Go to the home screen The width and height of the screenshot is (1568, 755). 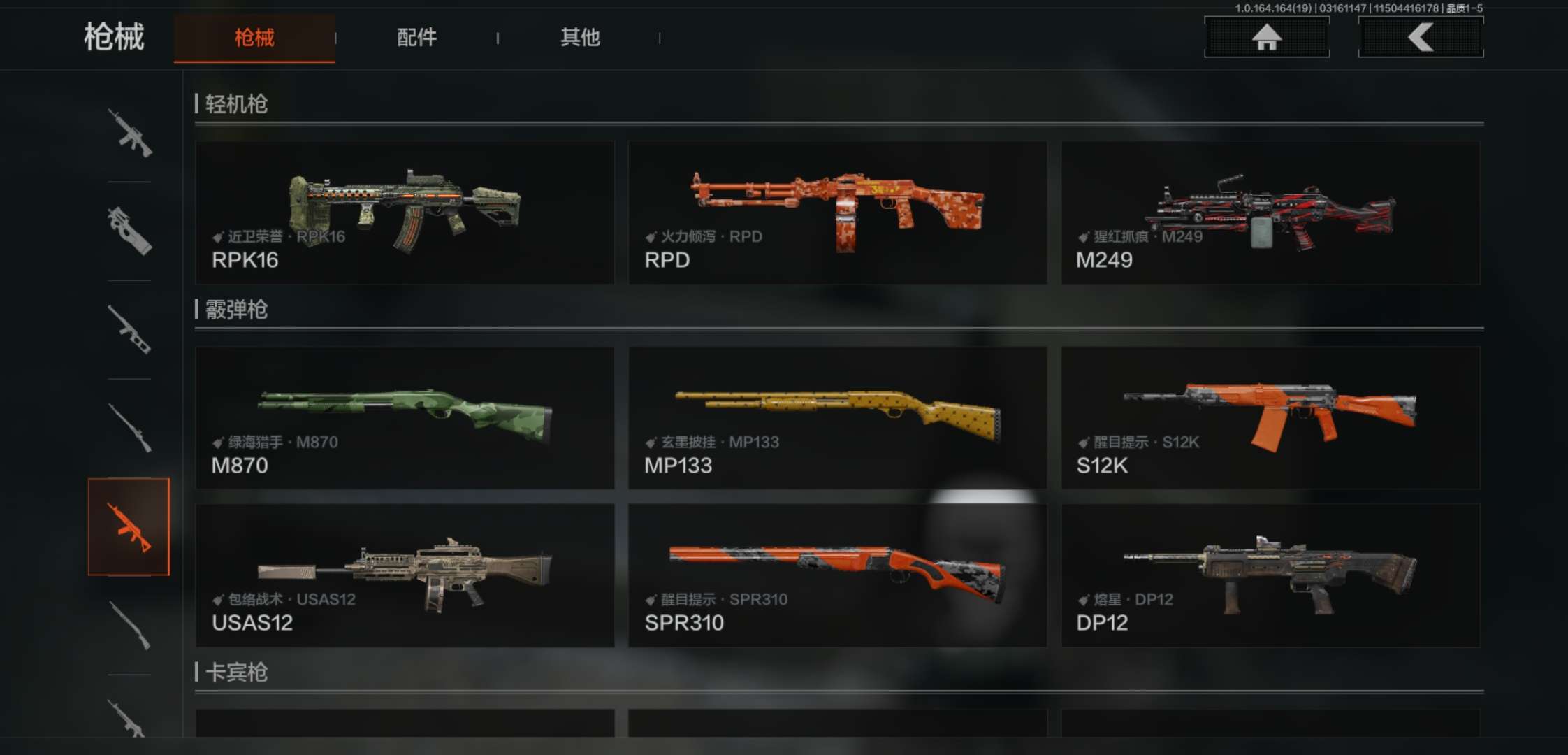[x=1266, y=38]
